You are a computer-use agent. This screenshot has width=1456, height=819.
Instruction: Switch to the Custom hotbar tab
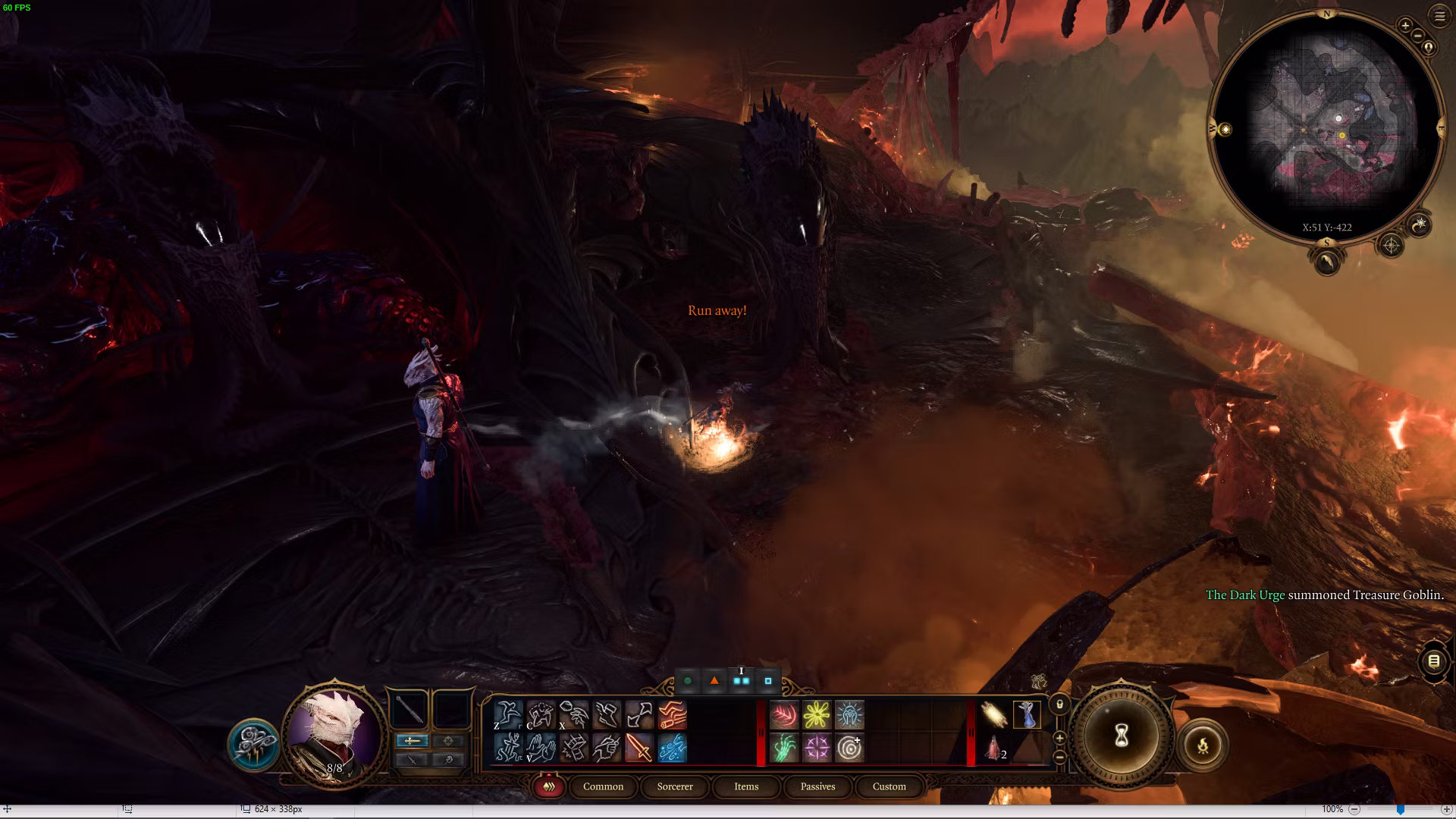889,786
